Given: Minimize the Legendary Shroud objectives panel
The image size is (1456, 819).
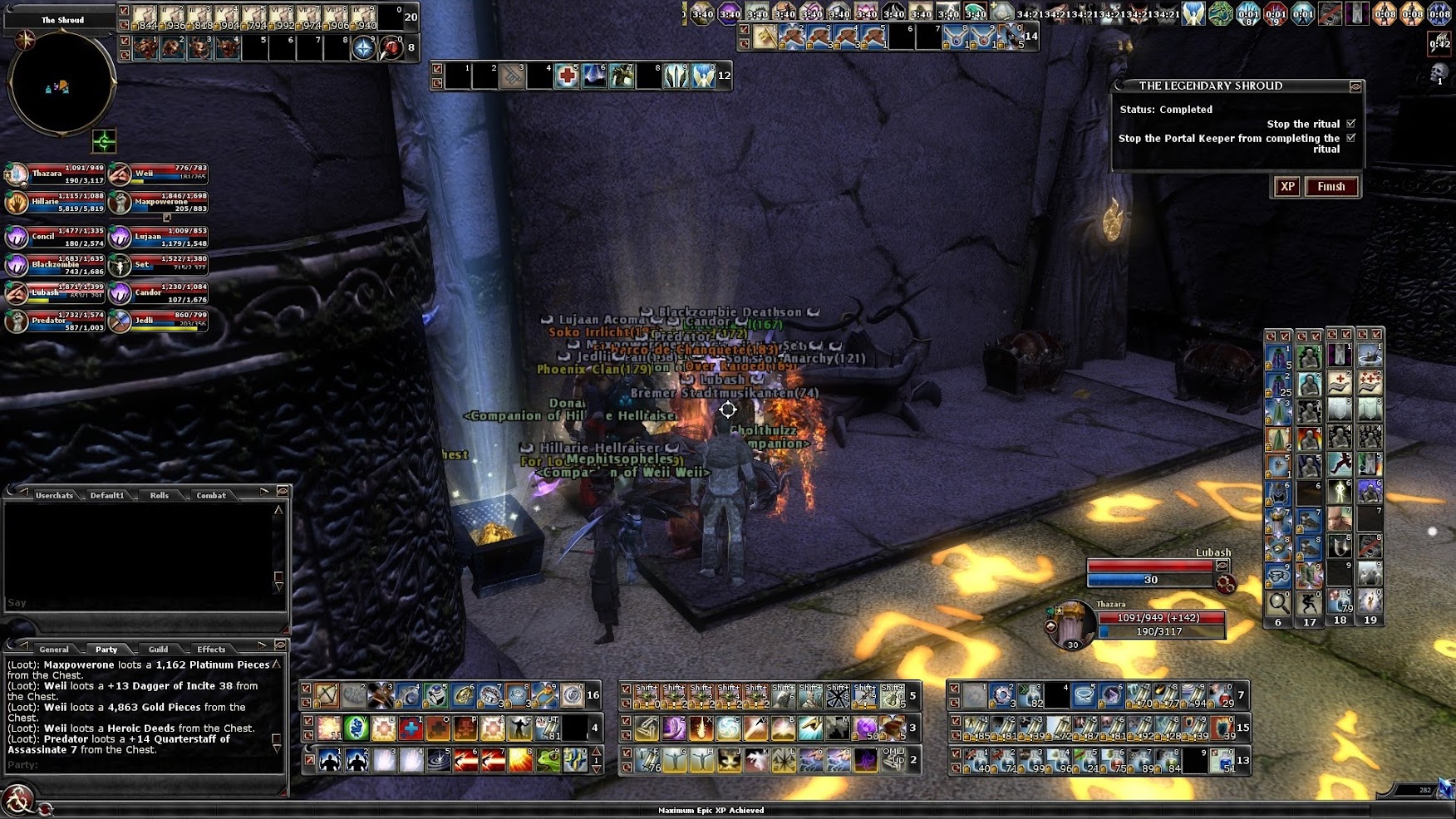Looking at the screenshot, I should (x=1355, y=86).
